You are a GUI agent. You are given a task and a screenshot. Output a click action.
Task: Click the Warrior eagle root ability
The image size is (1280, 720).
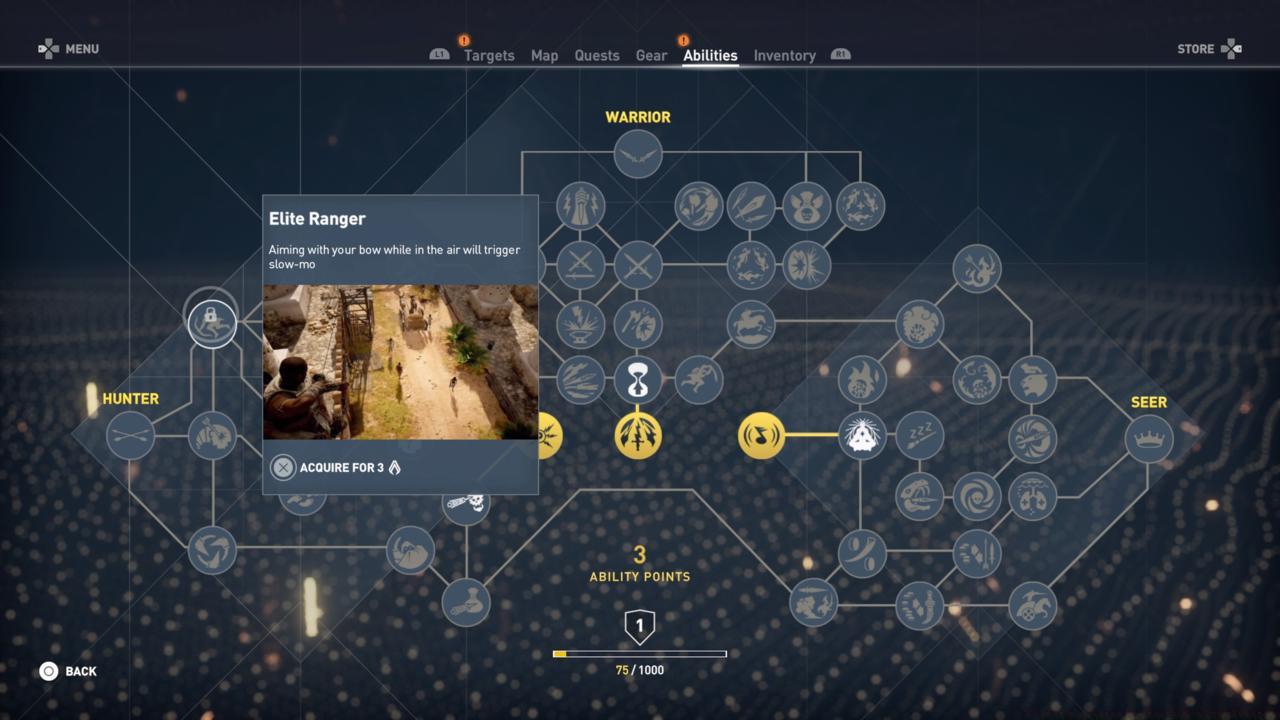pyautogui.click(x=638, y=155)
